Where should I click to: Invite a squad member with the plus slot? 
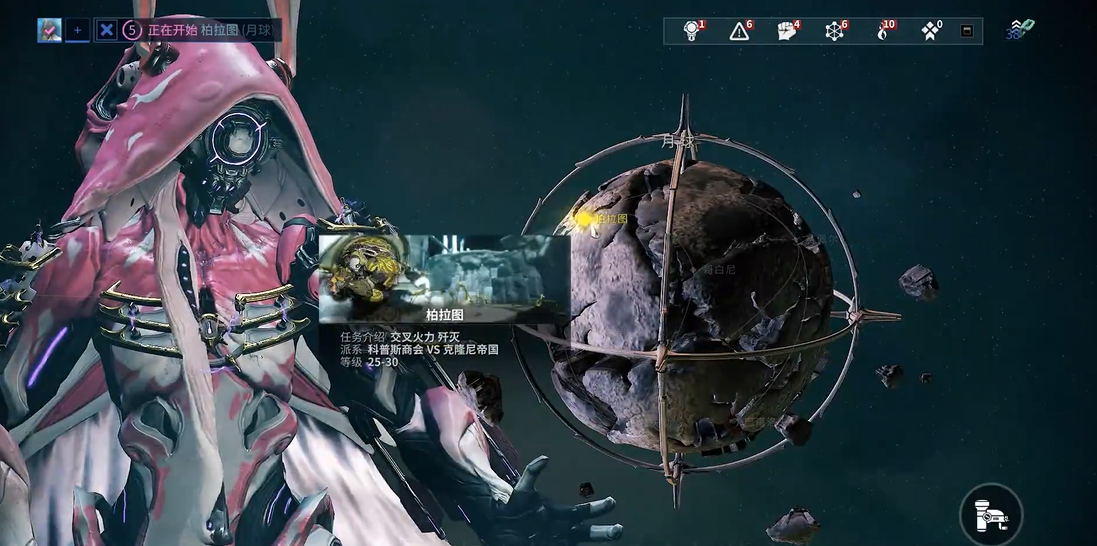(x=78, y=30)
